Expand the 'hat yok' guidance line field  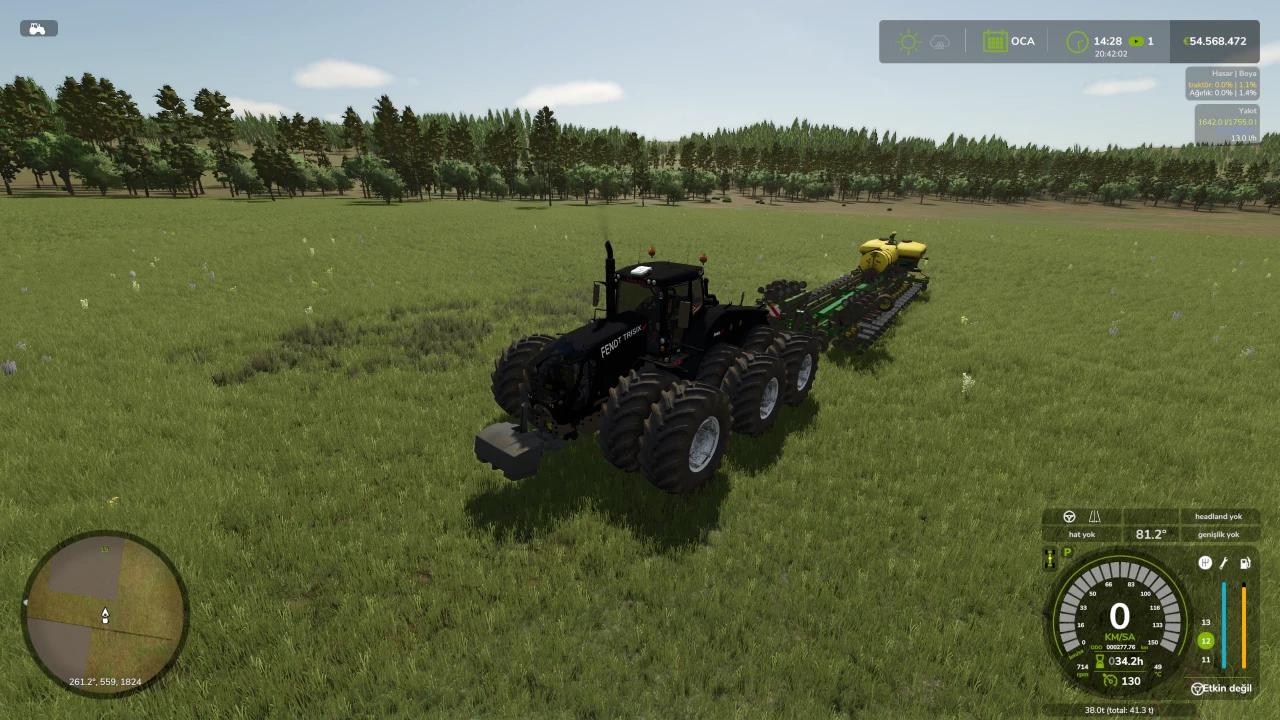pos(1082,534)
